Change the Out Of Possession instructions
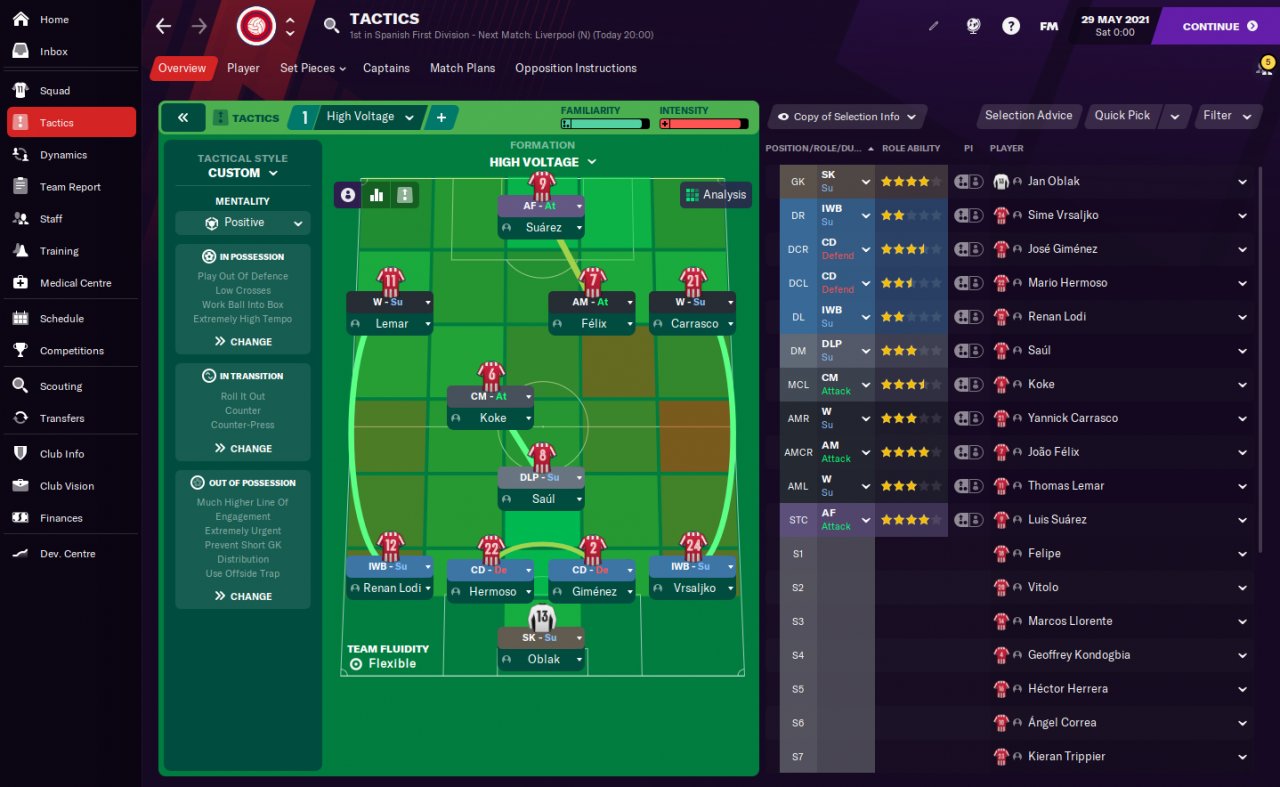 [x=243, y=596]
